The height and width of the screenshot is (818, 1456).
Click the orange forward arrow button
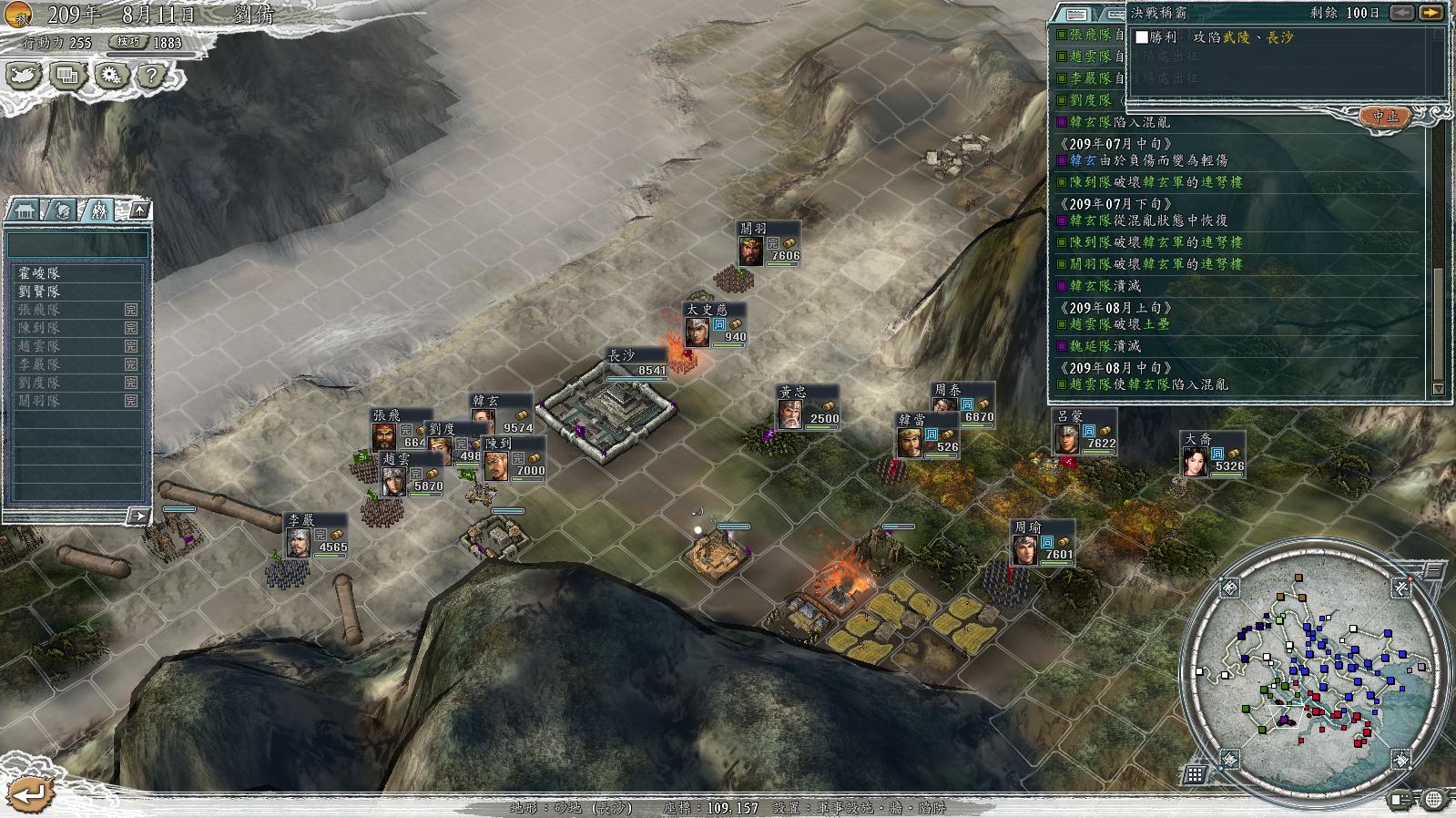(1431, 13)
